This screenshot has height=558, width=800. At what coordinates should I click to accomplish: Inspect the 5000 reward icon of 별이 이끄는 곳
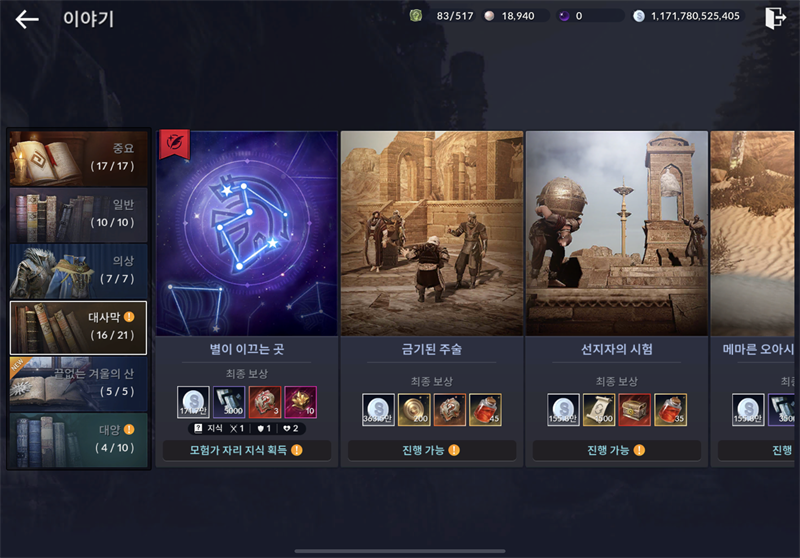pyautogui.click(x=229, y=402)
